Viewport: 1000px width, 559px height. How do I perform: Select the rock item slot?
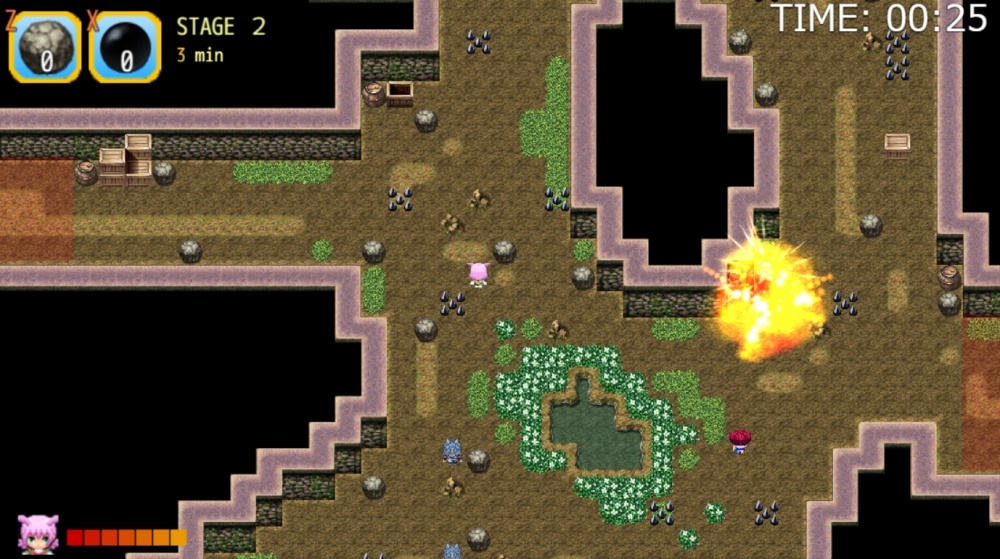pyautogui.click(x=45, y=46)
